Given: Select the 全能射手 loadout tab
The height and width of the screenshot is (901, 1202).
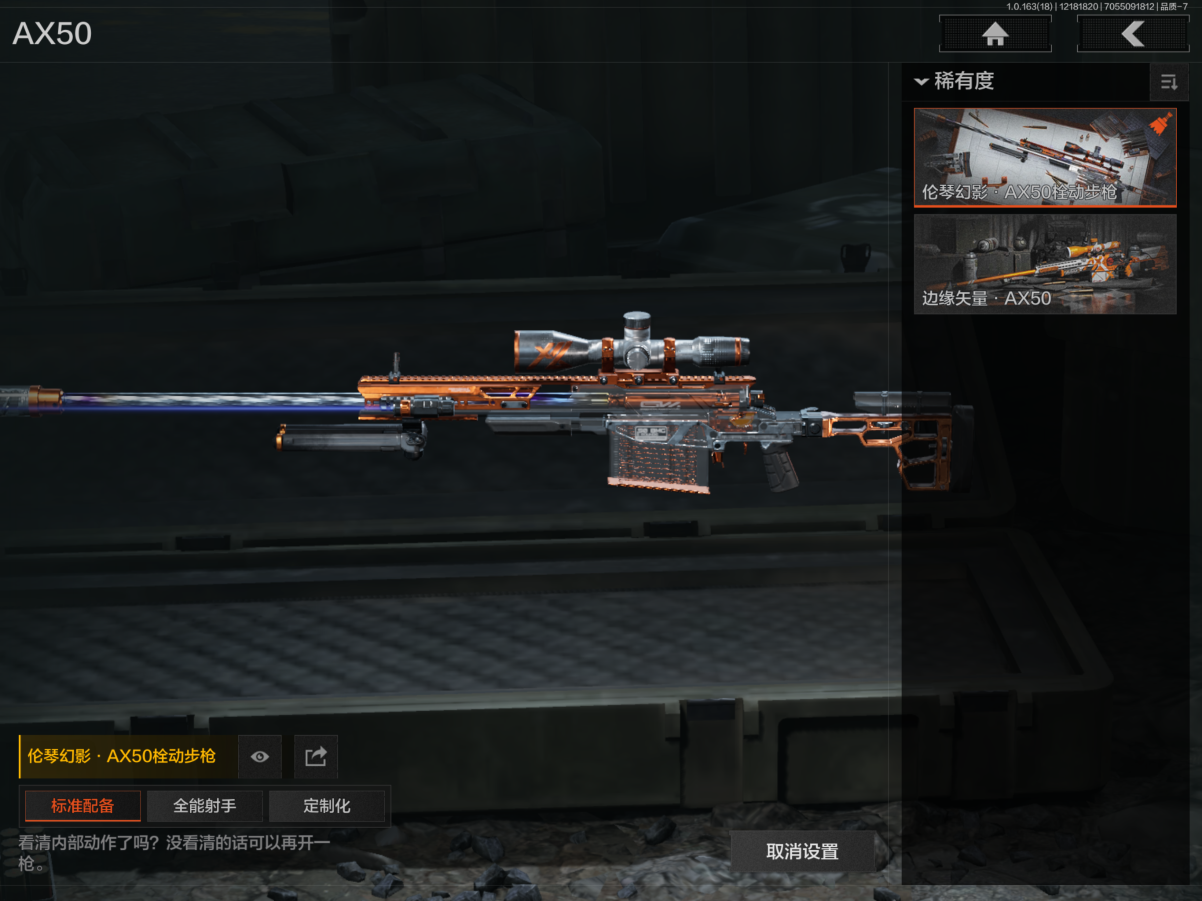Looking at the screenshot, I should 205,806.
